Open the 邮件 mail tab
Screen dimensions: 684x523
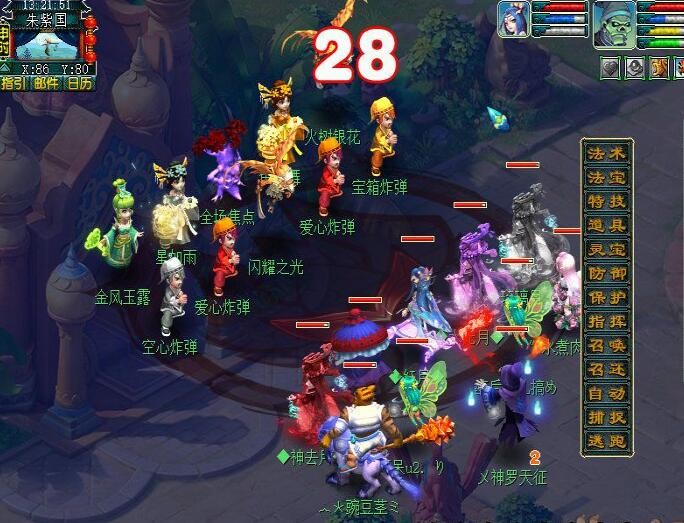46,84
